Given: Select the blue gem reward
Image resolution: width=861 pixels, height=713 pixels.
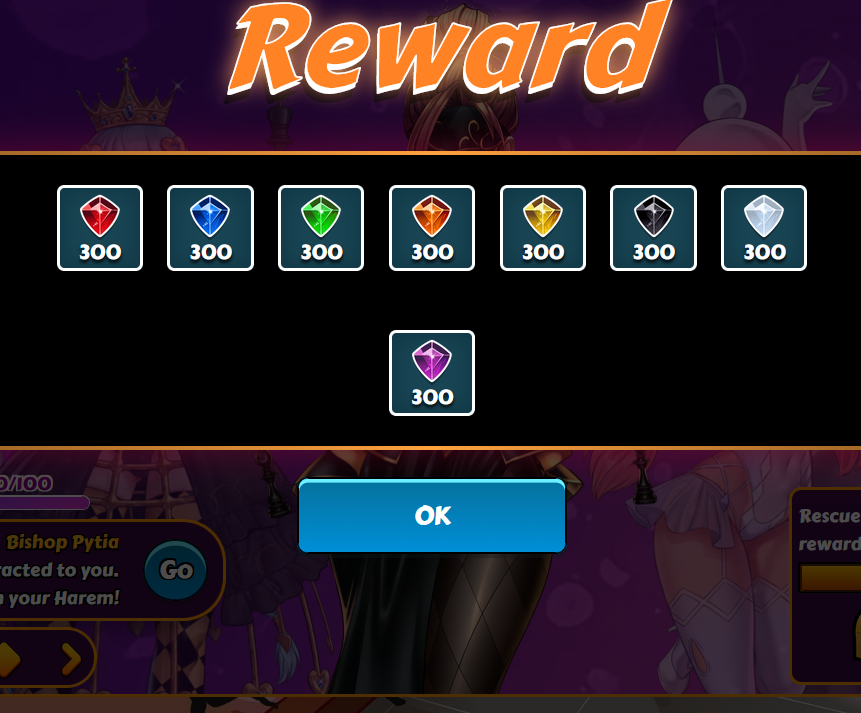Looking at the screenshot, I should 210,228.
